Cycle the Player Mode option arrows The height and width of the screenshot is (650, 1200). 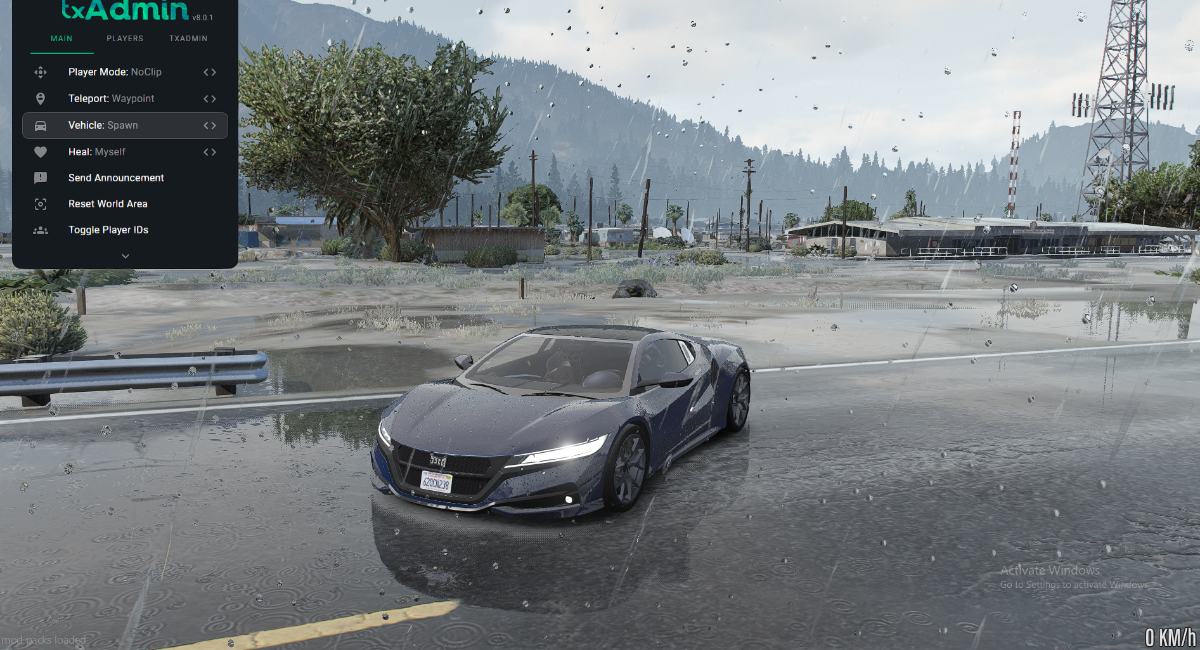[209, 72]
